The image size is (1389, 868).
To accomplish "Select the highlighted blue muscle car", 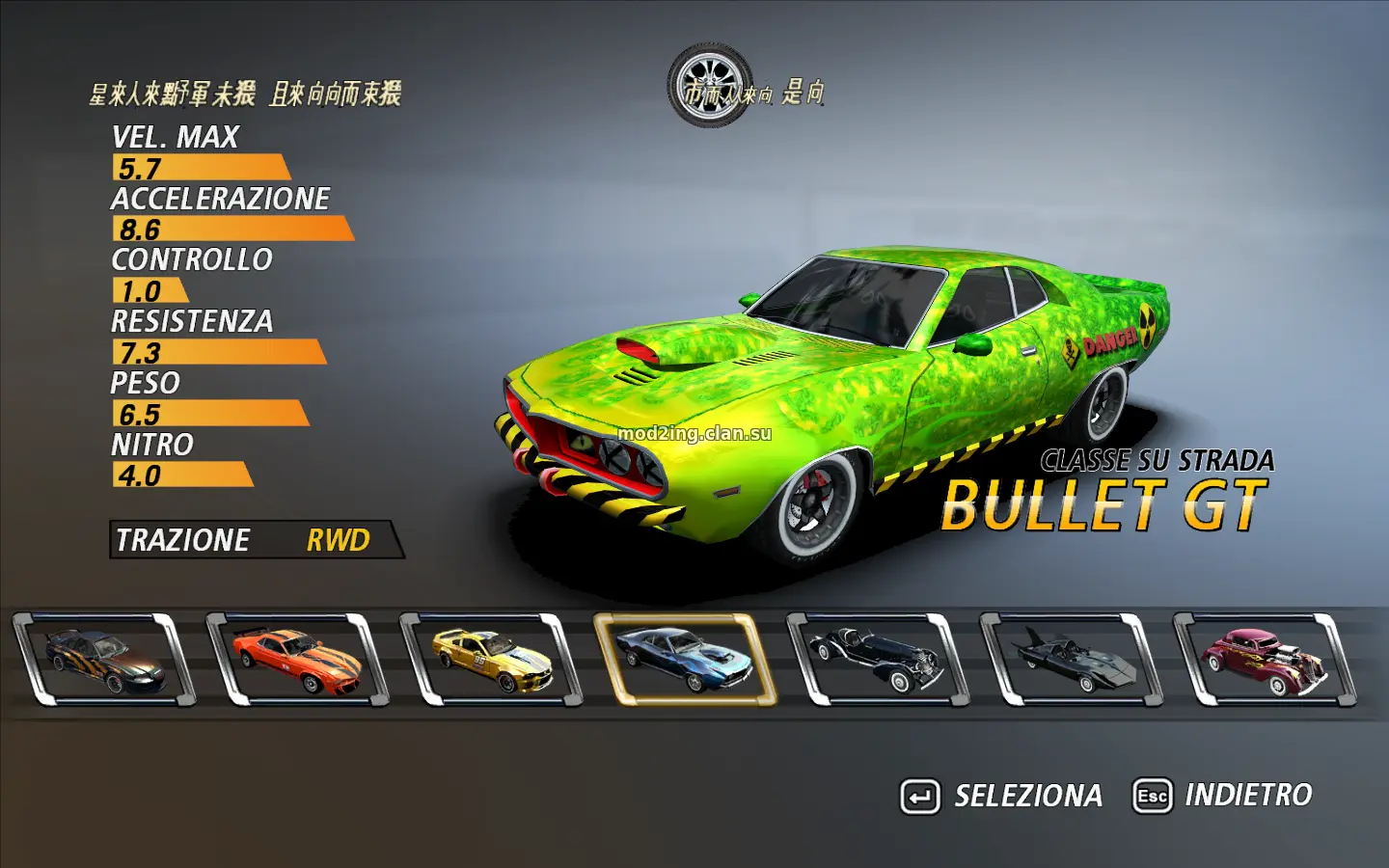I will pyautogui.click(x=685, y=660).
